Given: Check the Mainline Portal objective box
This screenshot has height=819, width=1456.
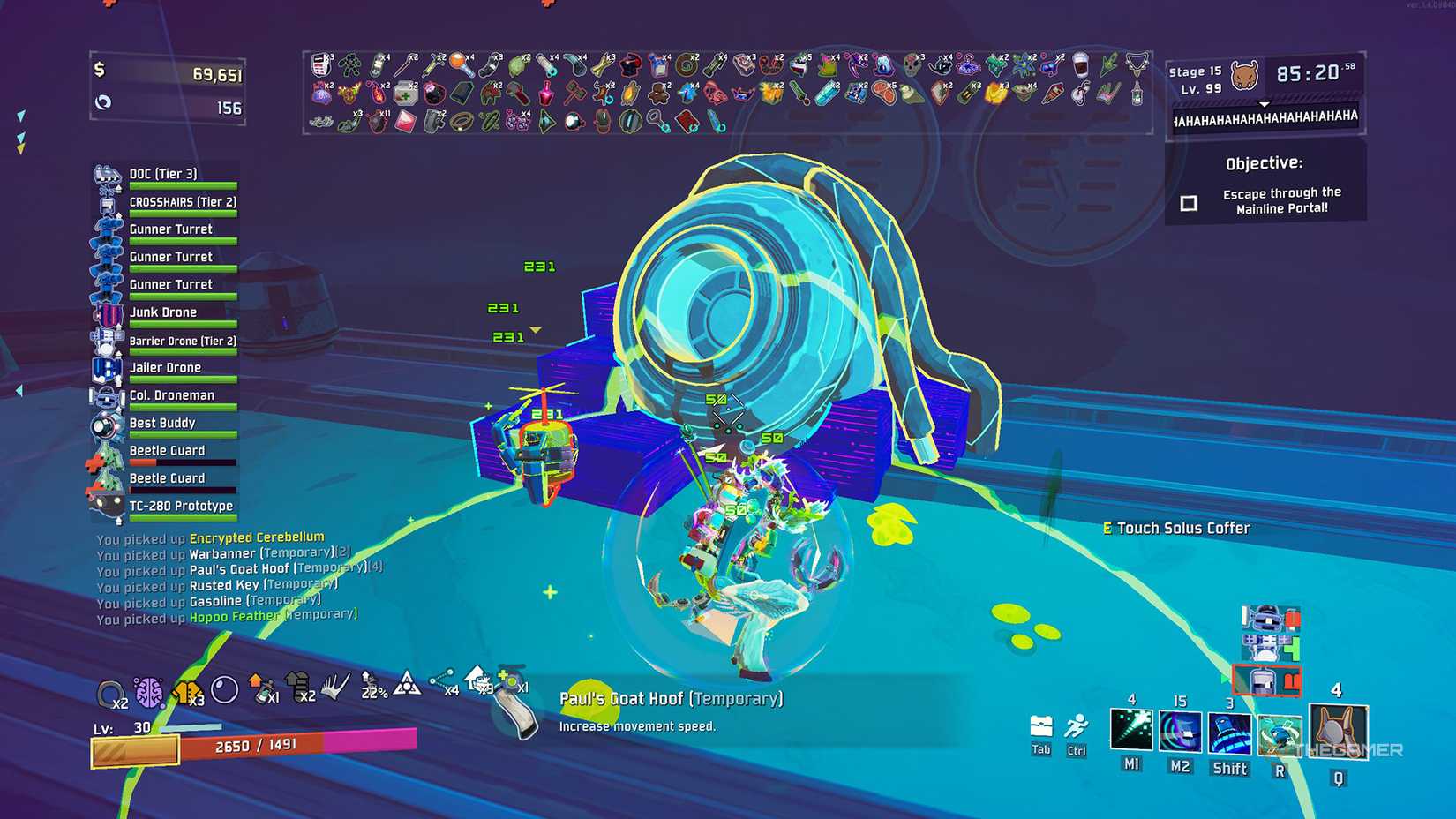Looking at the screenshot, I should point(1189,202).
